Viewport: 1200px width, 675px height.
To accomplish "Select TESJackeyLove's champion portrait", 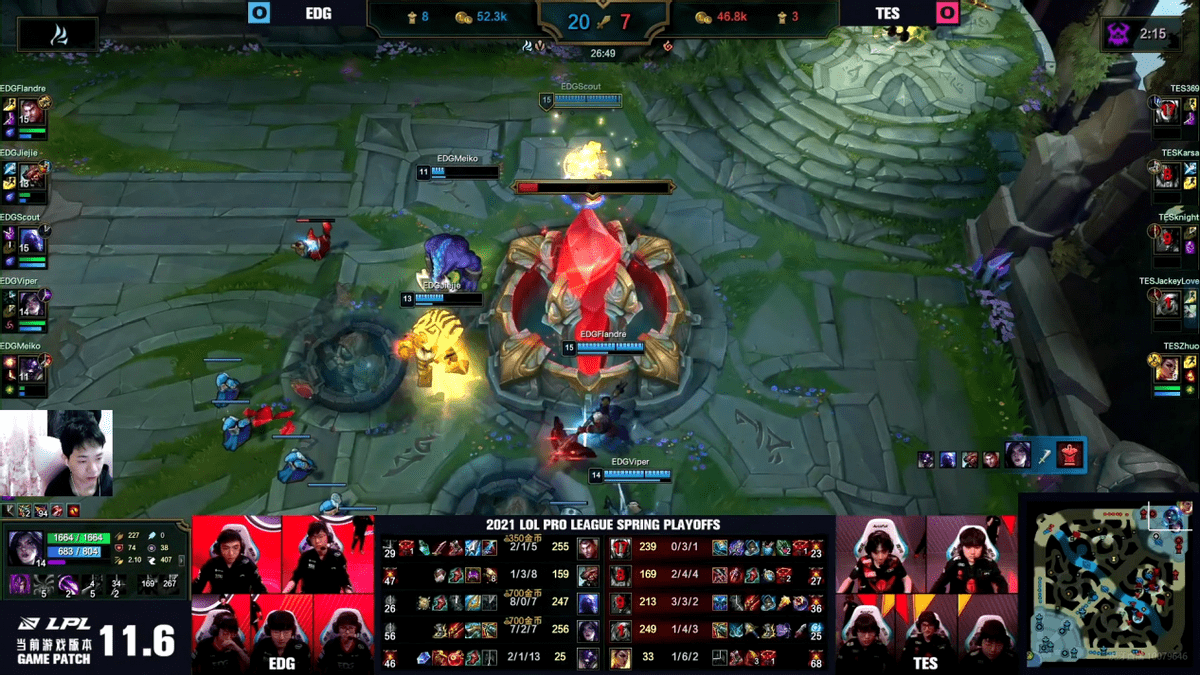I will [x=1167, y=304].
